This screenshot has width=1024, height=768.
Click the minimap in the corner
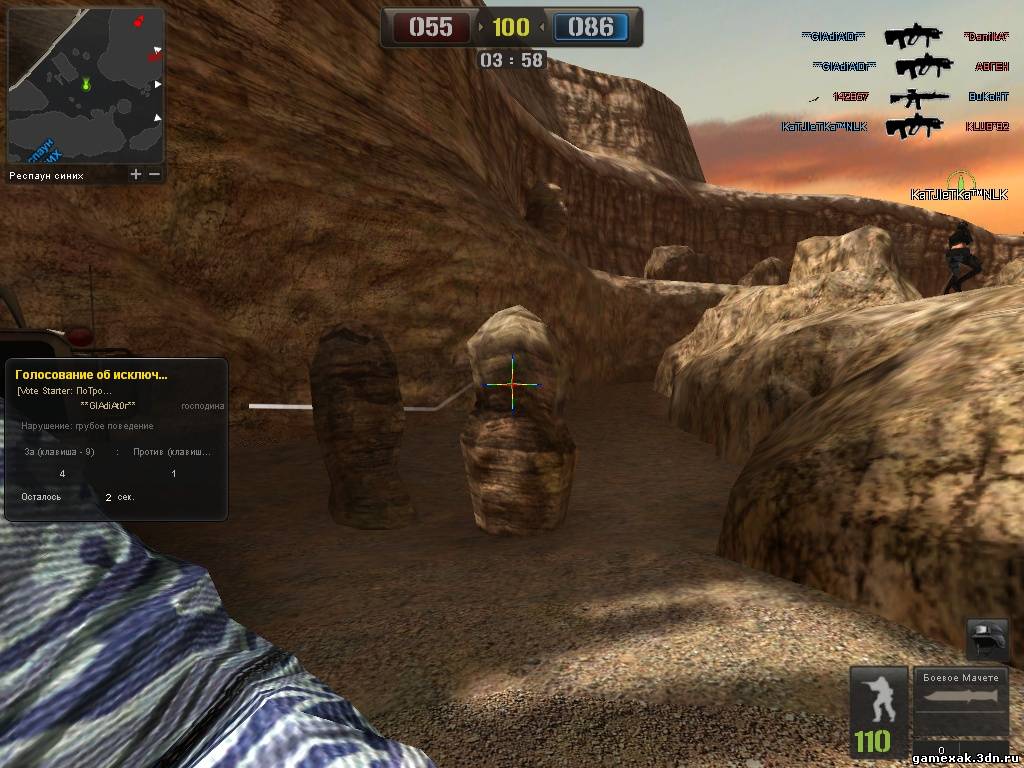coord(85,86)
